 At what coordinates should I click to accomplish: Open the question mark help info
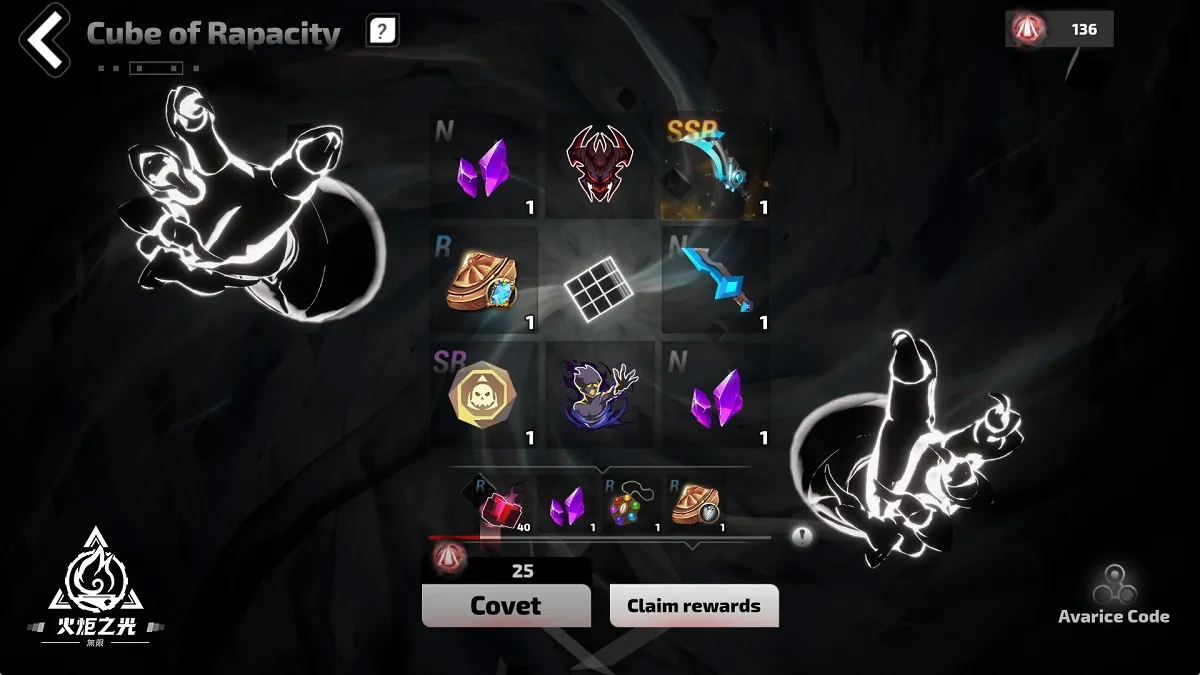click(x=381, y=31)
